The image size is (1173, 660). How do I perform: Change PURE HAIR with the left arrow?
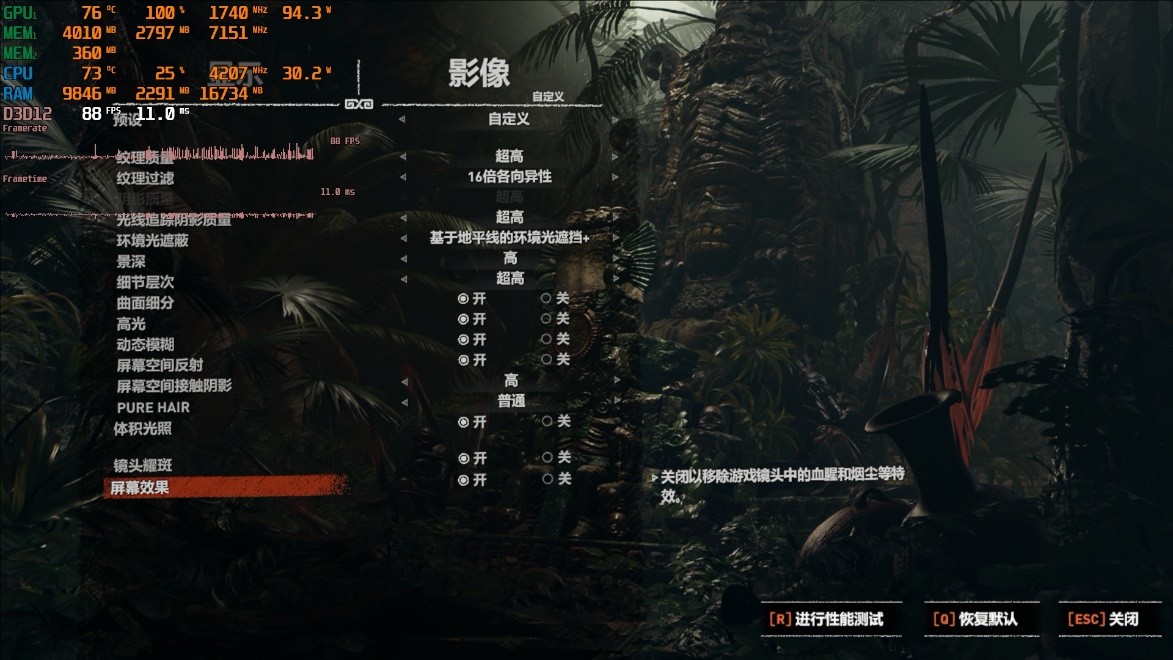point(403,401)
